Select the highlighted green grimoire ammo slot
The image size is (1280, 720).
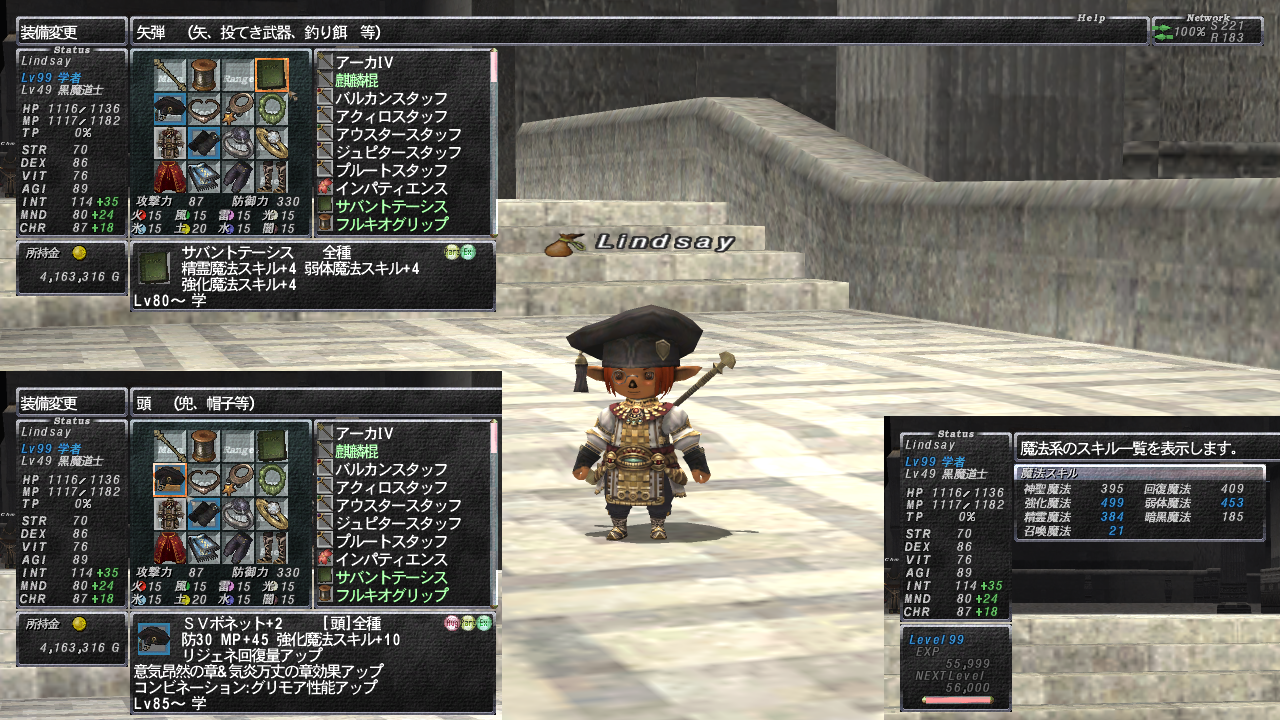(272, 74)
